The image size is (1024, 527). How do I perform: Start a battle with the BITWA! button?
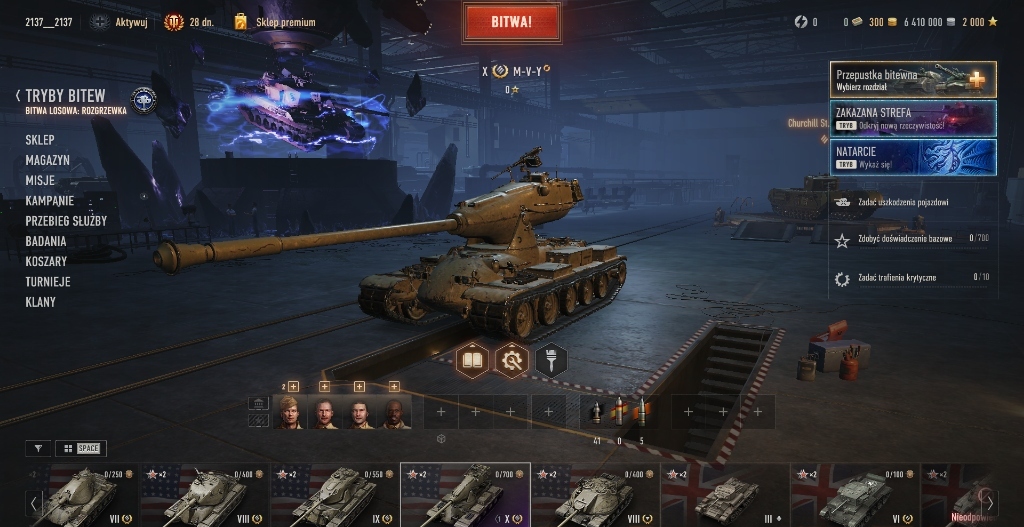(511, 21)
